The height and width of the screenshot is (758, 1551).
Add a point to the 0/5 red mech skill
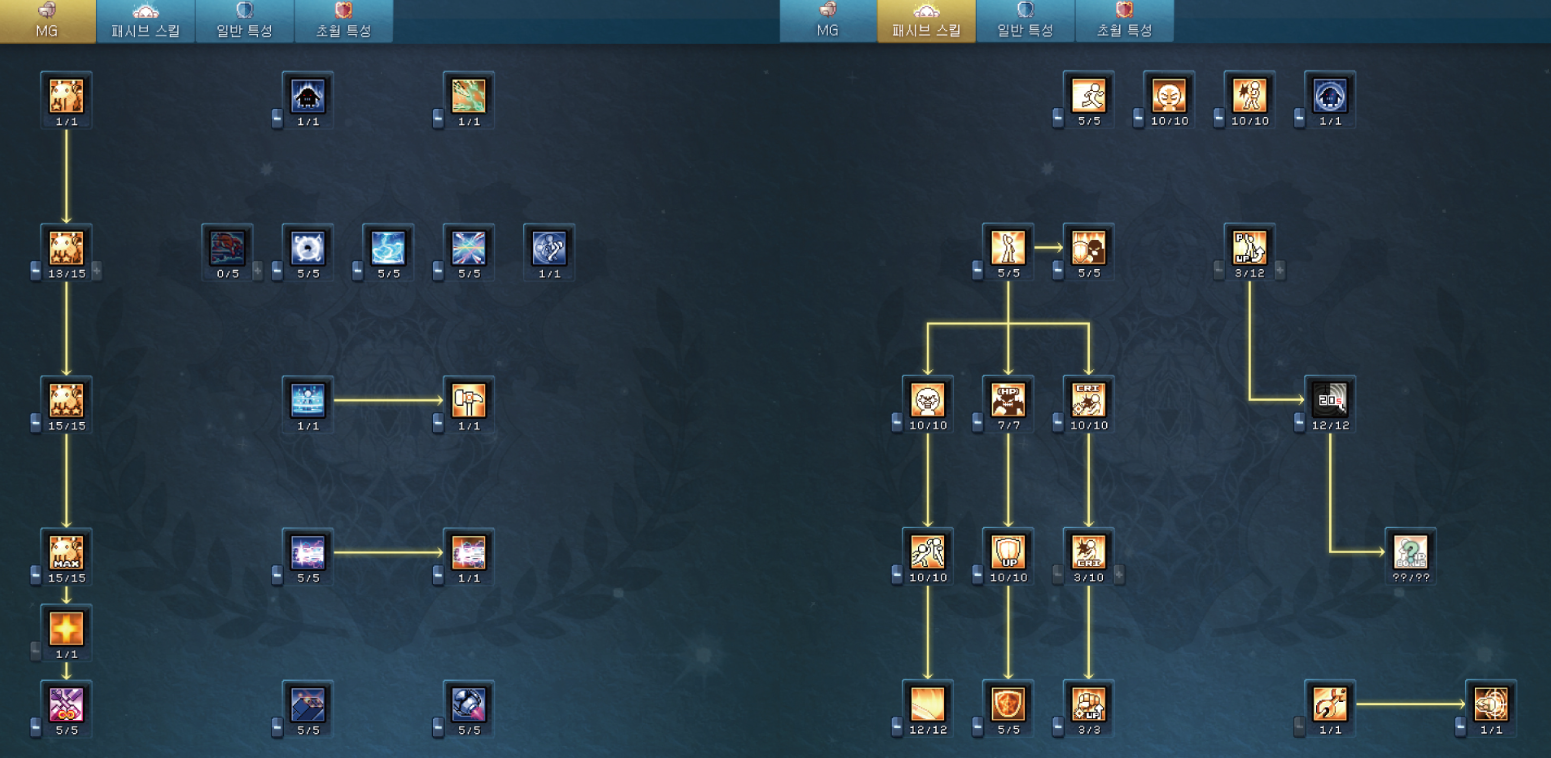click(x=258, y=271)
